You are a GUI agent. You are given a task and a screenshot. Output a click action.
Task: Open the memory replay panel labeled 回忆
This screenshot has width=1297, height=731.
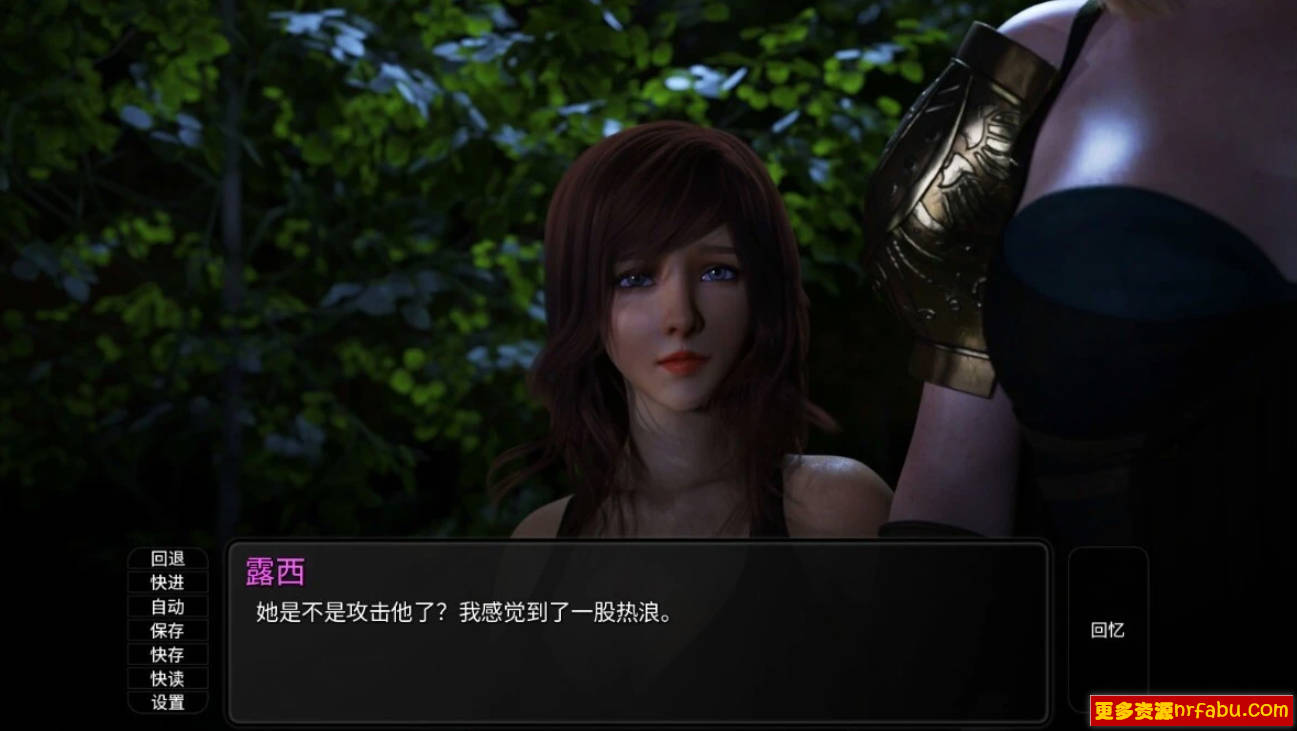click(x=1110, y=630)
